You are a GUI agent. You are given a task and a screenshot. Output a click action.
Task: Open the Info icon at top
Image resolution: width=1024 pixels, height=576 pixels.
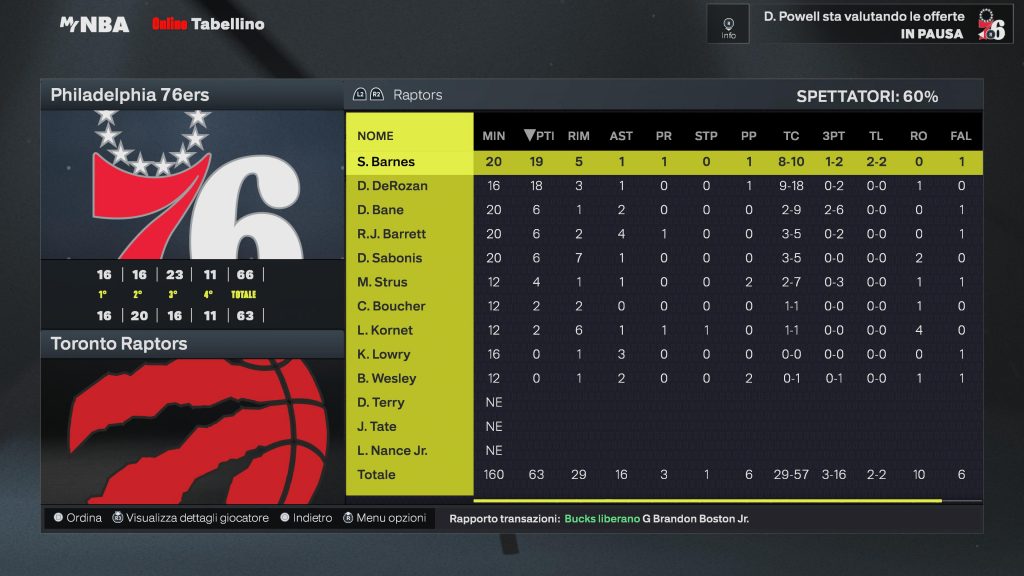(728, 24)
